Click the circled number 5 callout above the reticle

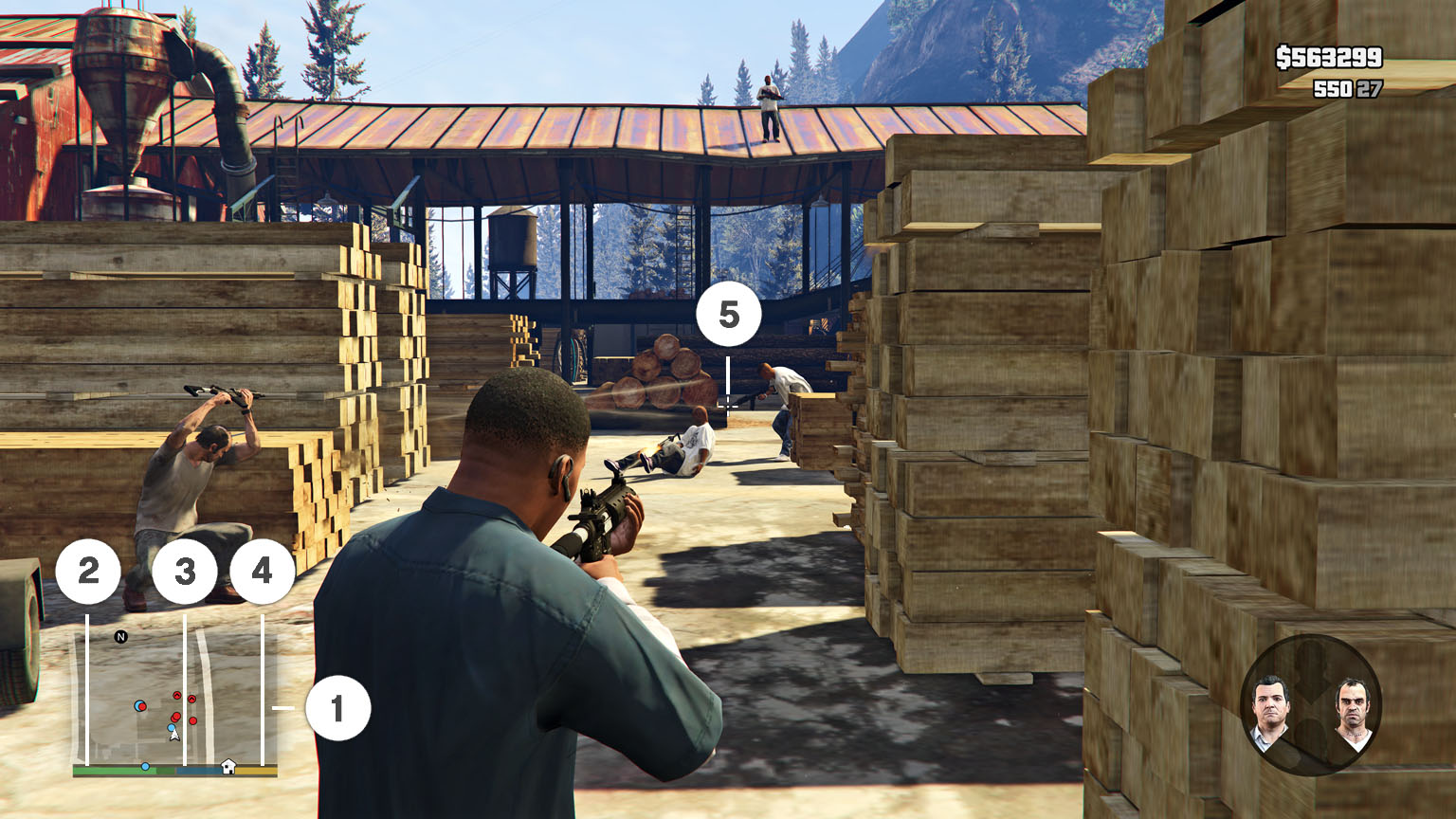pyautogui.click(x=730, y=314)
